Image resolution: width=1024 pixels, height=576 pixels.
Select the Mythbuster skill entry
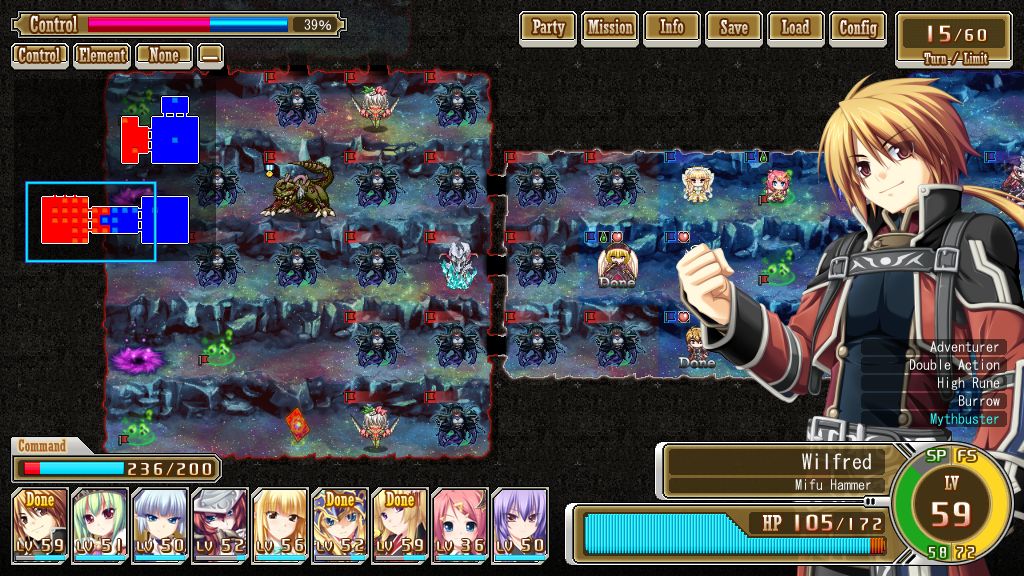click(964, 419)
